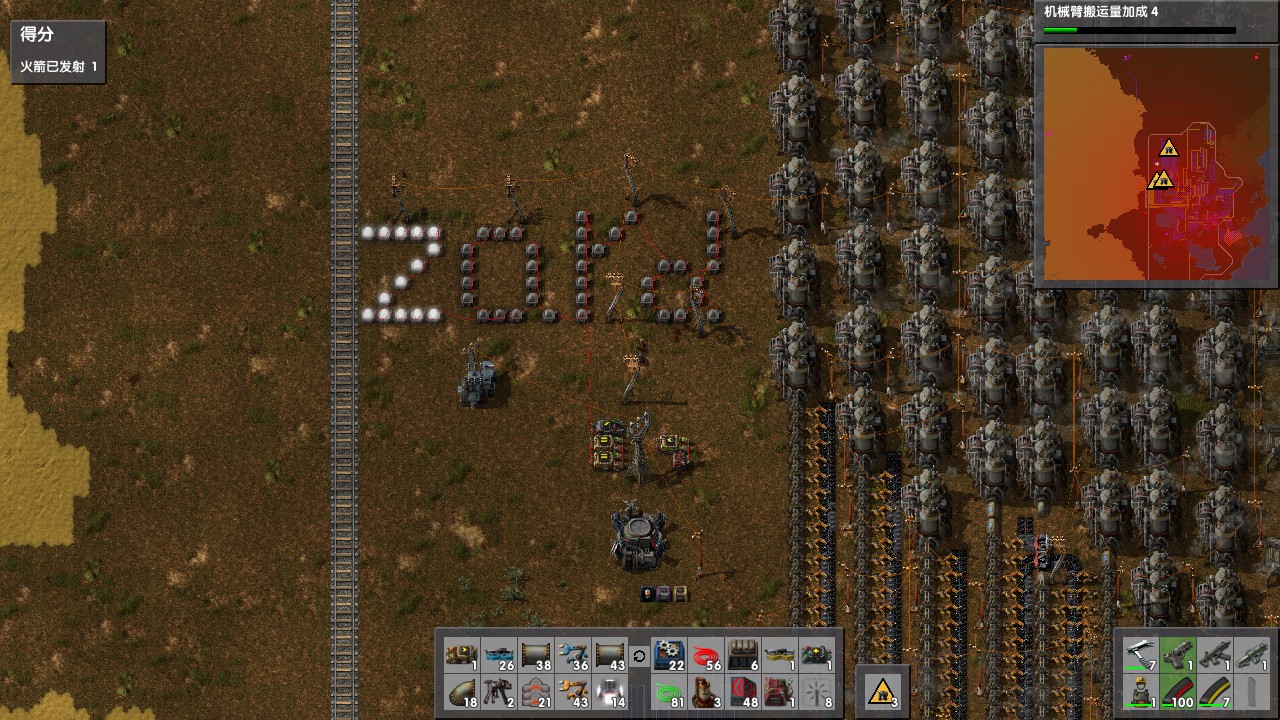Toggle the currently selected pistol weapon slot
The width and height of the screenshot is (1280, 720).
coord(1178,655)
